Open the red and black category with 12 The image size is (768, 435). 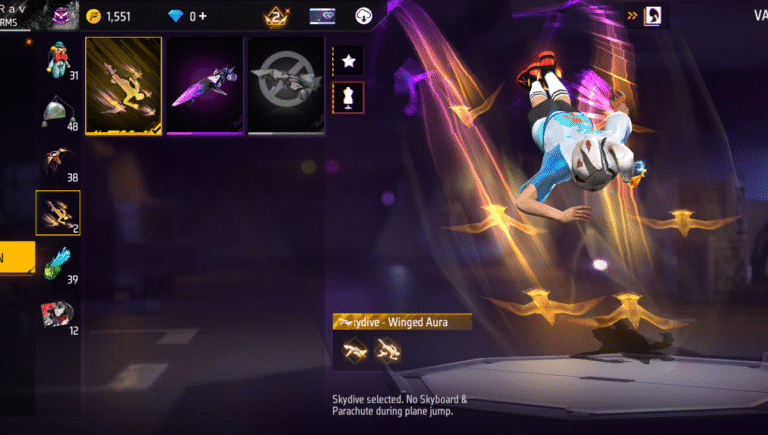pyautogui.click(x=58, y=316)
